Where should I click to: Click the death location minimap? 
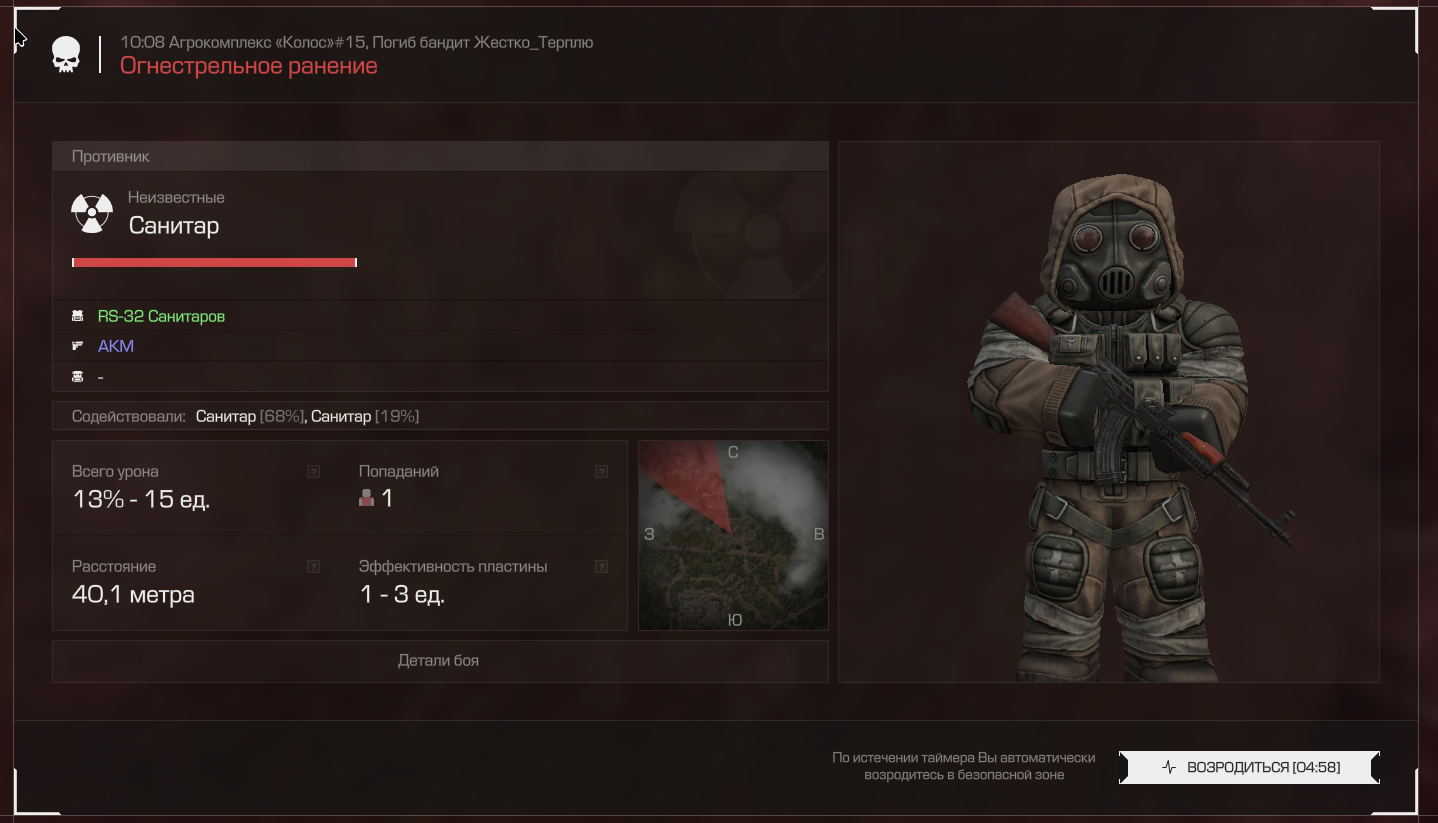(733, 536)
